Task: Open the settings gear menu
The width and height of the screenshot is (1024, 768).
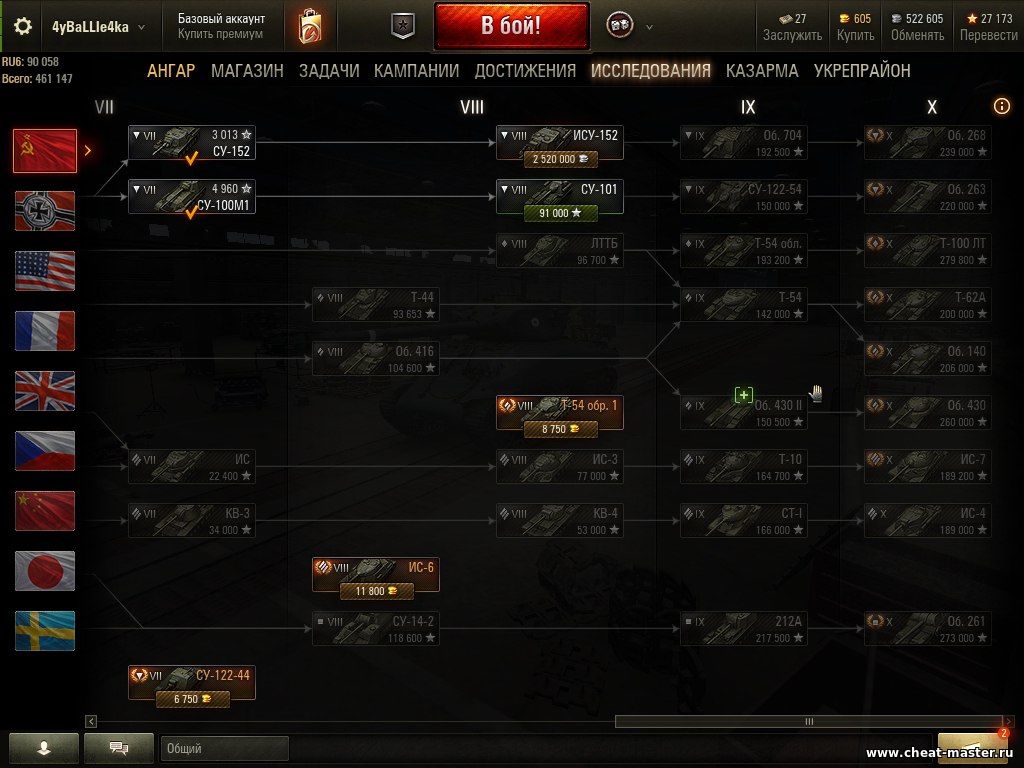Action: pos(23,27)
